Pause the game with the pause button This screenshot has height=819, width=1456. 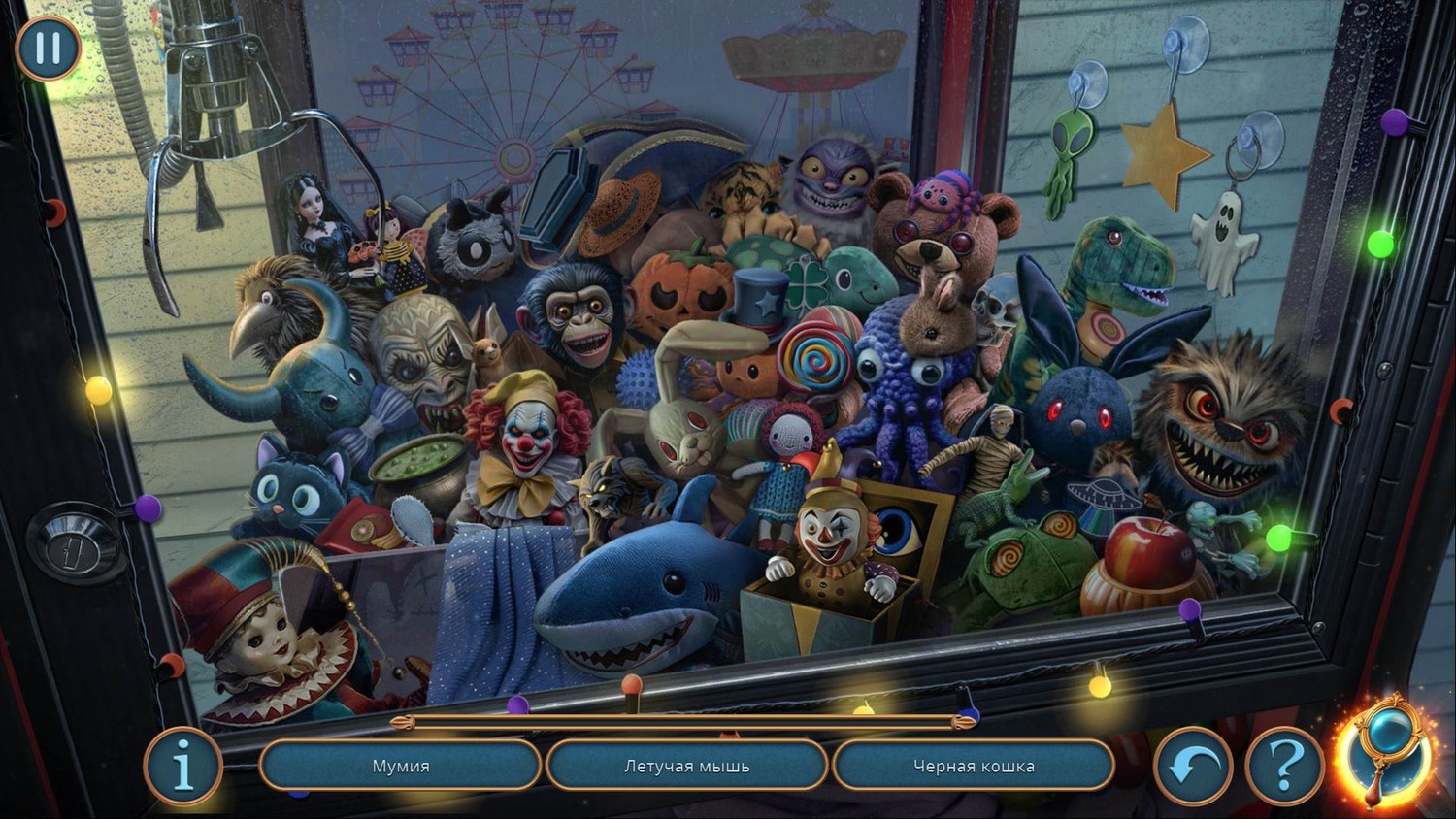point(48,48)
